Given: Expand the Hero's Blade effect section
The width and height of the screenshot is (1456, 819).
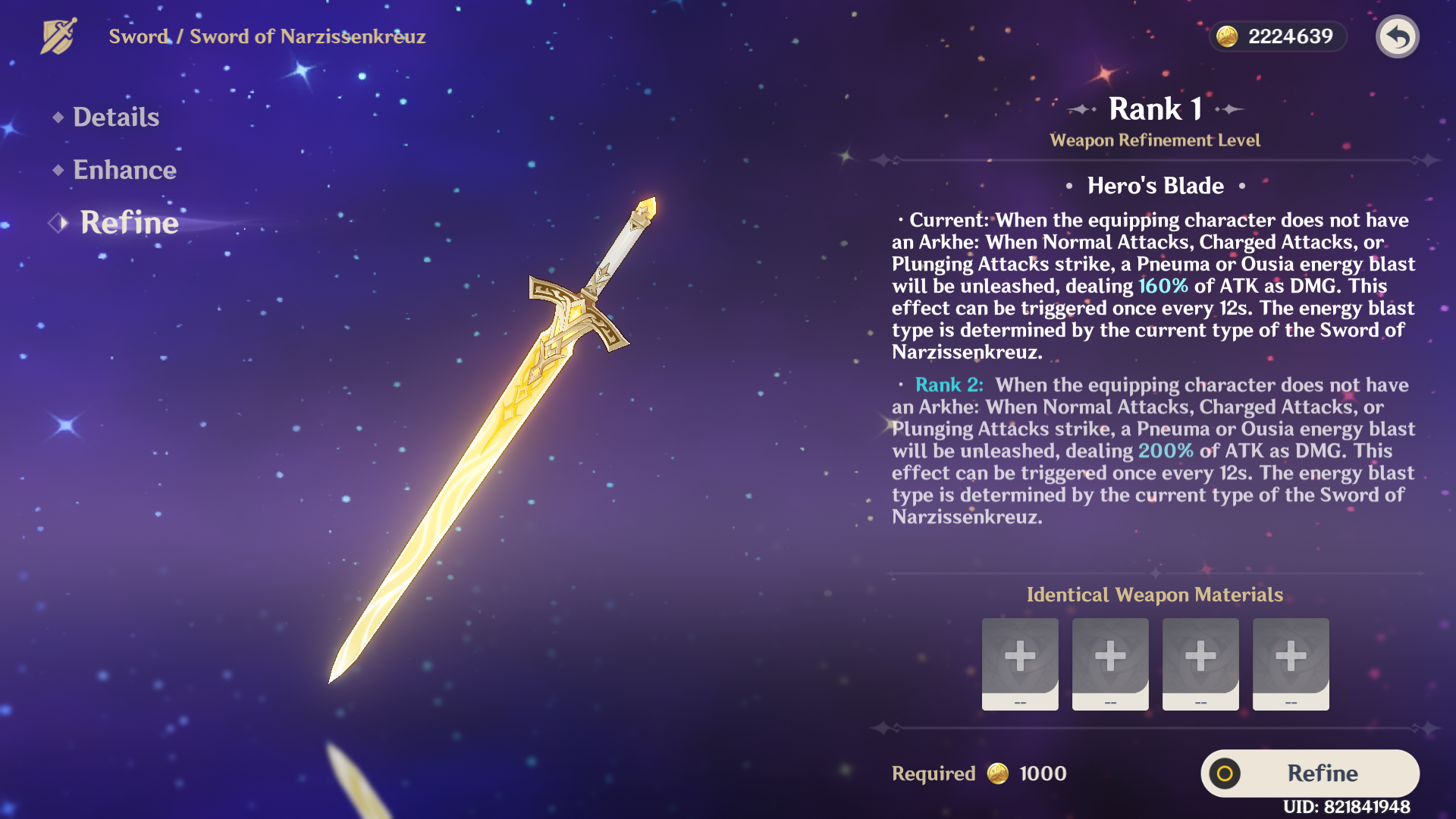Looking at the screenshot, I should tap(1156, 185).
